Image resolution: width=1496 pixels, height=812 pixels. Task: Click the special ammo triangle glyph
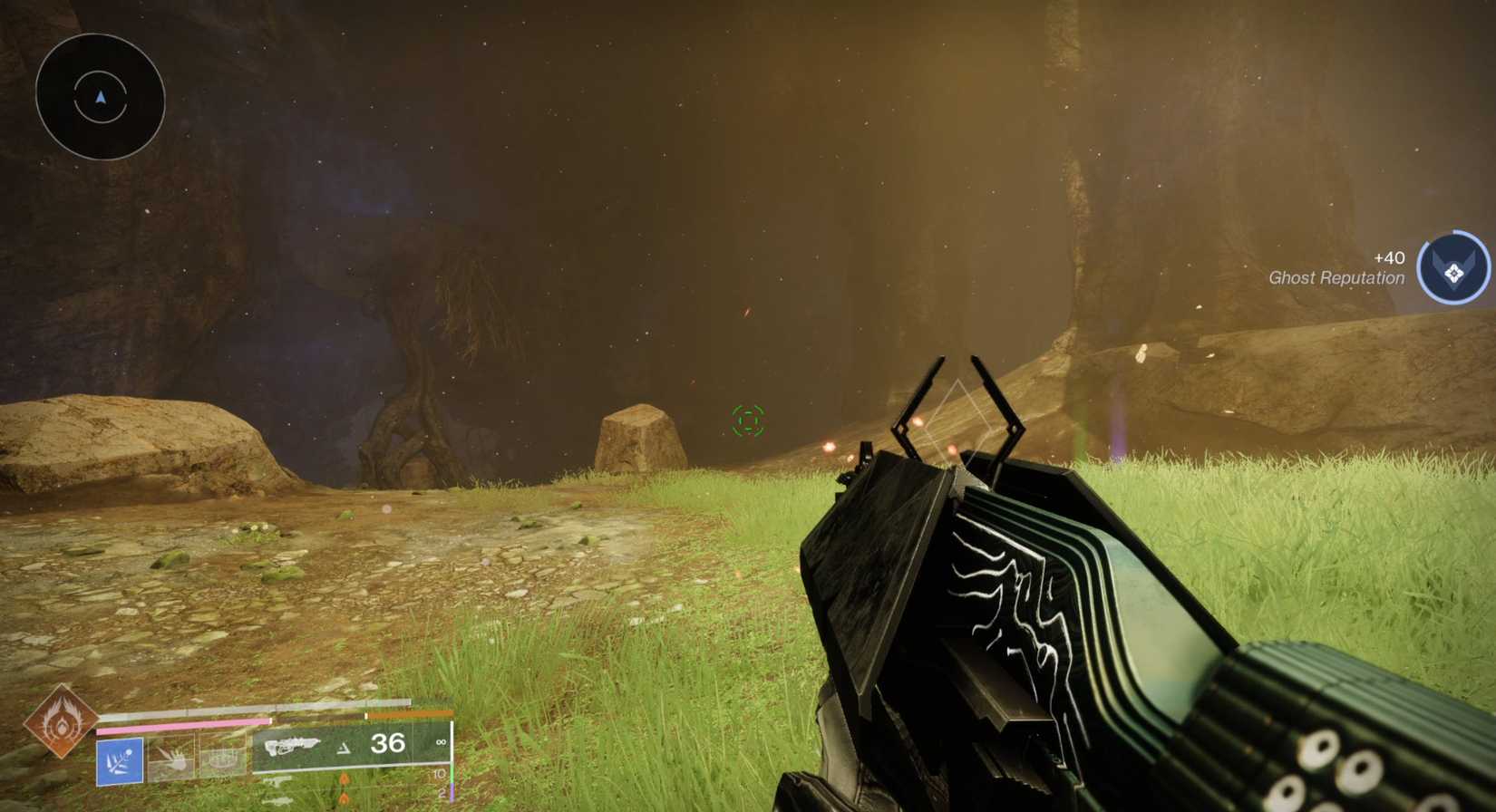[x=345, y=749]
